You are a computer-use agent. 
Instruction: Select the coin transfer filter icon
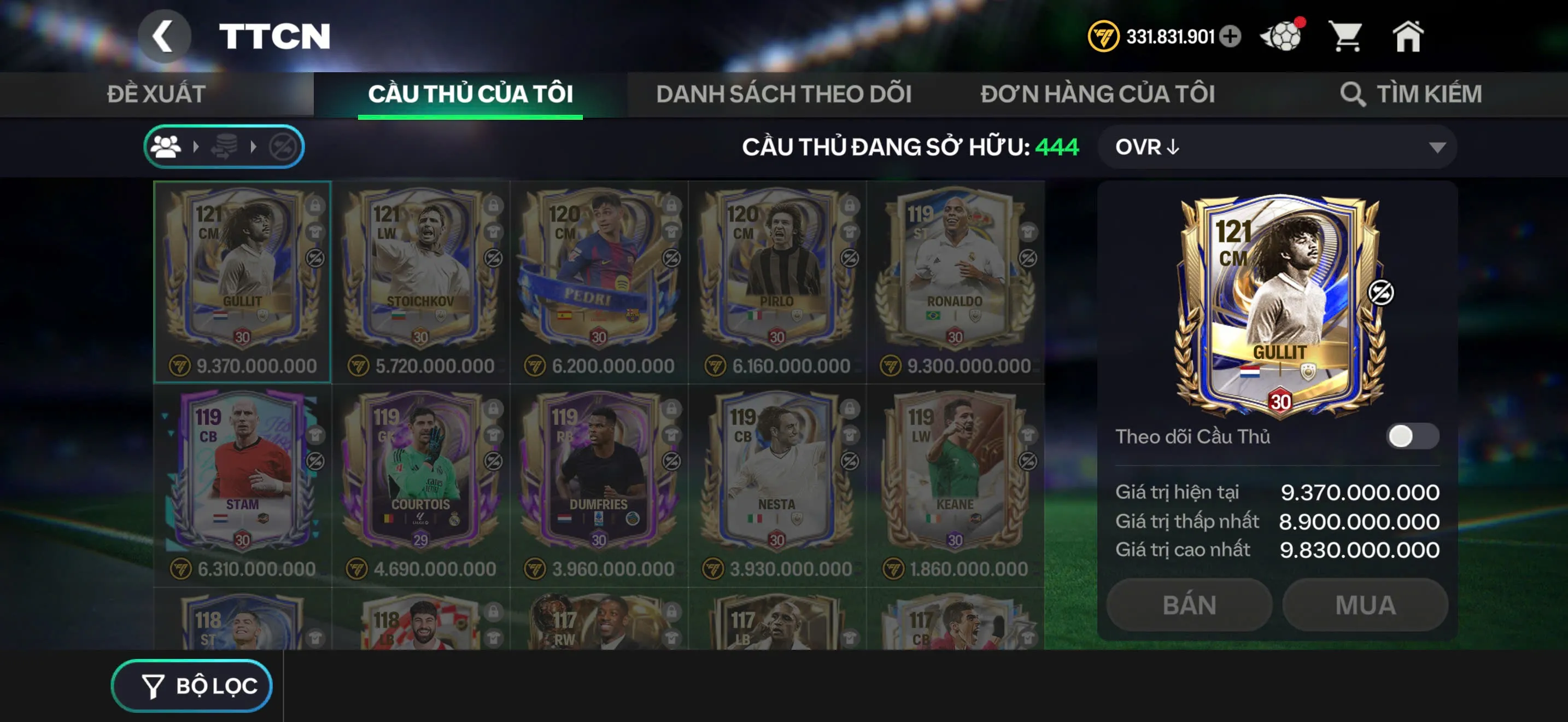coord(225,146)
